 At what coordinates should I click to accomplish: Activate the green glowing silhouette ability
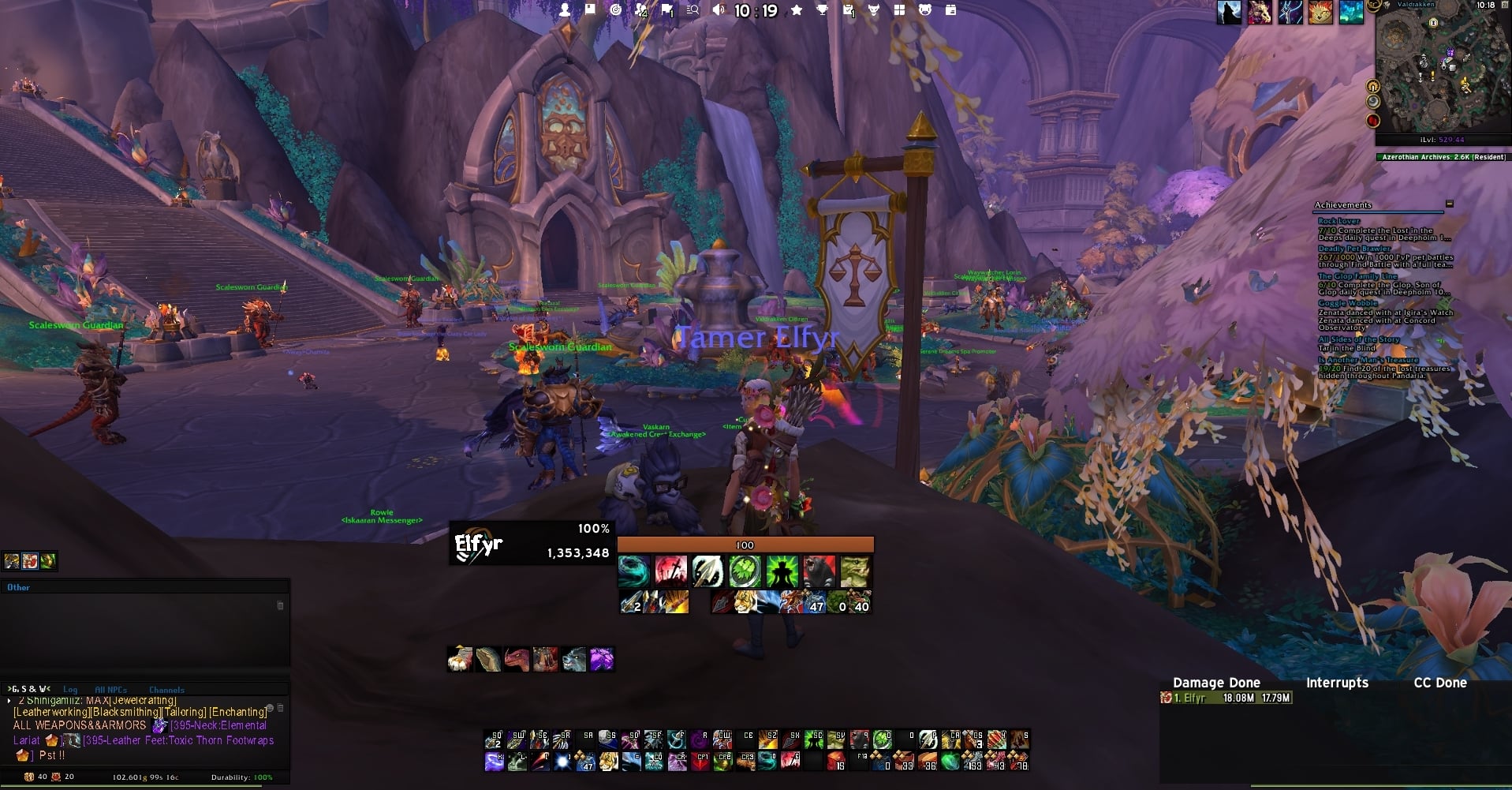[x=782, y=571]
